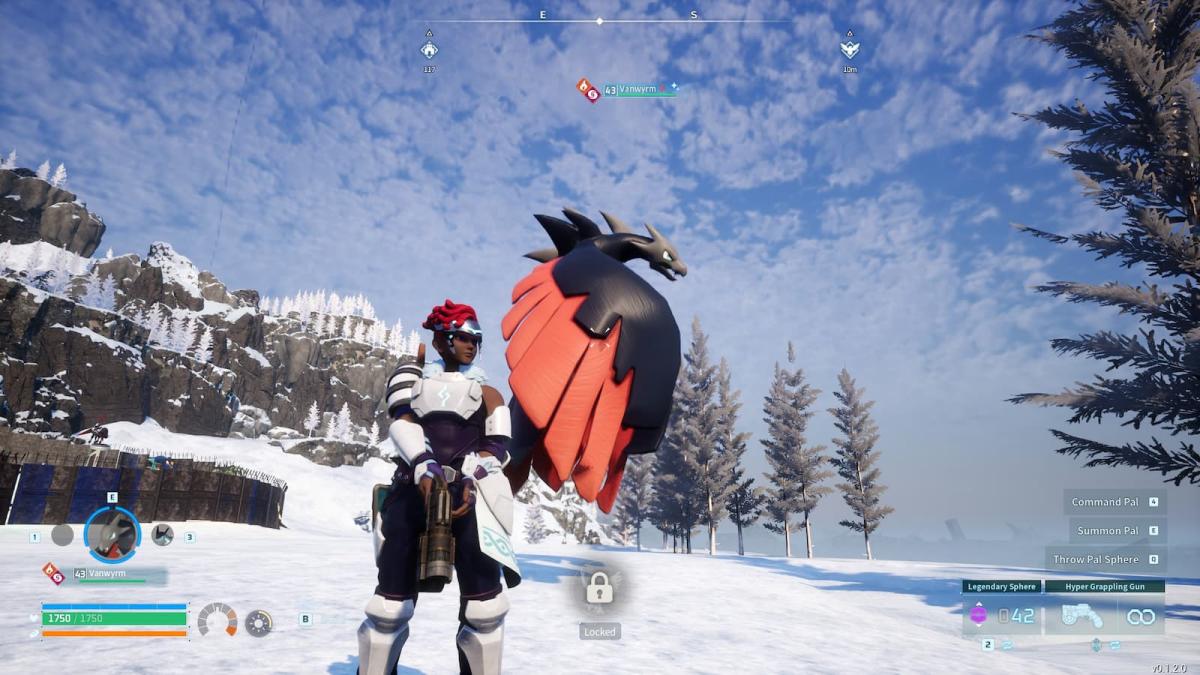1200x675 pixels.
Task: Click the base marker on the compass
Action: pos(429,49)
